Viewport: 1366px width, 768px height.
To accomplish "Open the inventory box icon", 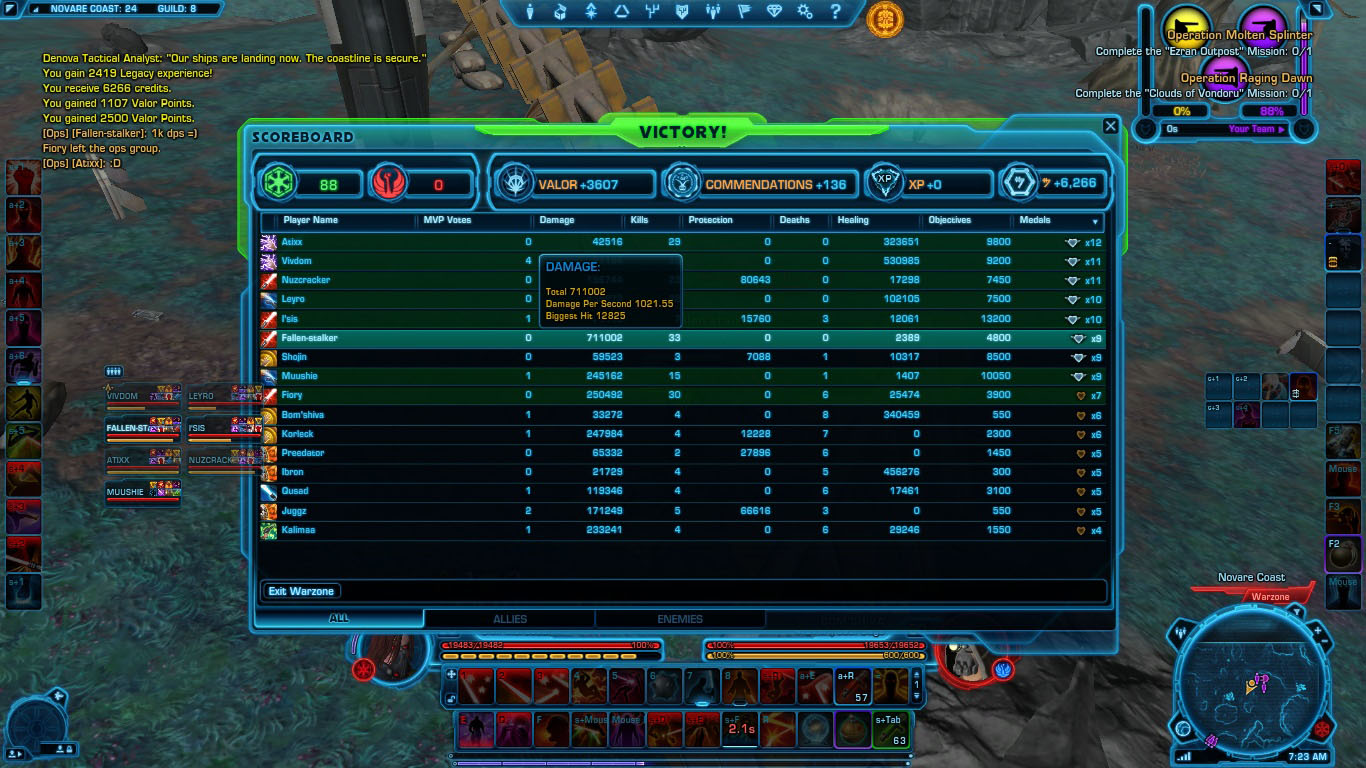I will (560, 12).
